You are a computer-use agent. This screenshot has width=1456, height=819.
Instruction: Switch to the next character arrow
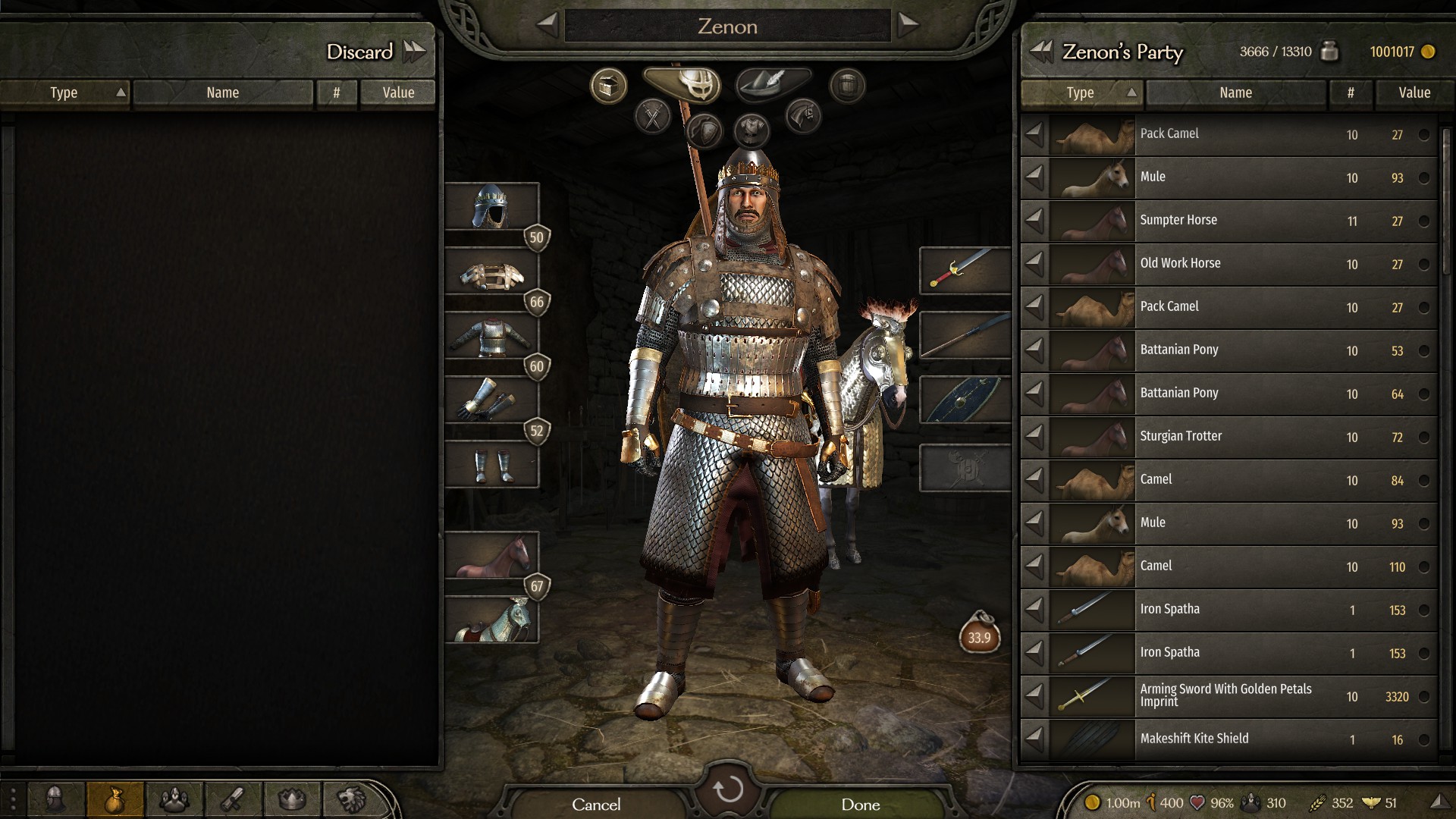pos(908,25)
